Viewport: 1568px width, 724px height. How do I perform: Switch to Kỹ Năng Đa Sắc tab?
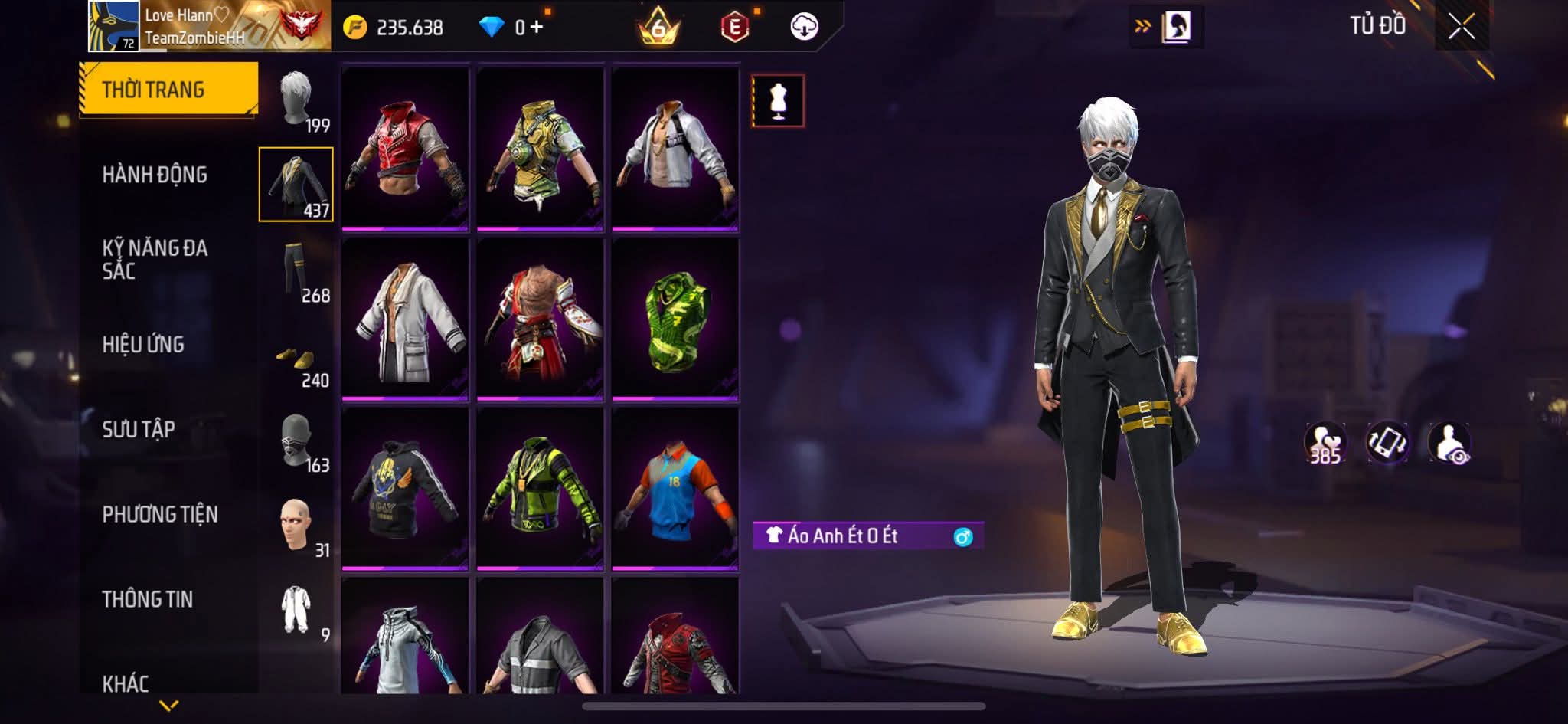tap(155, 259)
